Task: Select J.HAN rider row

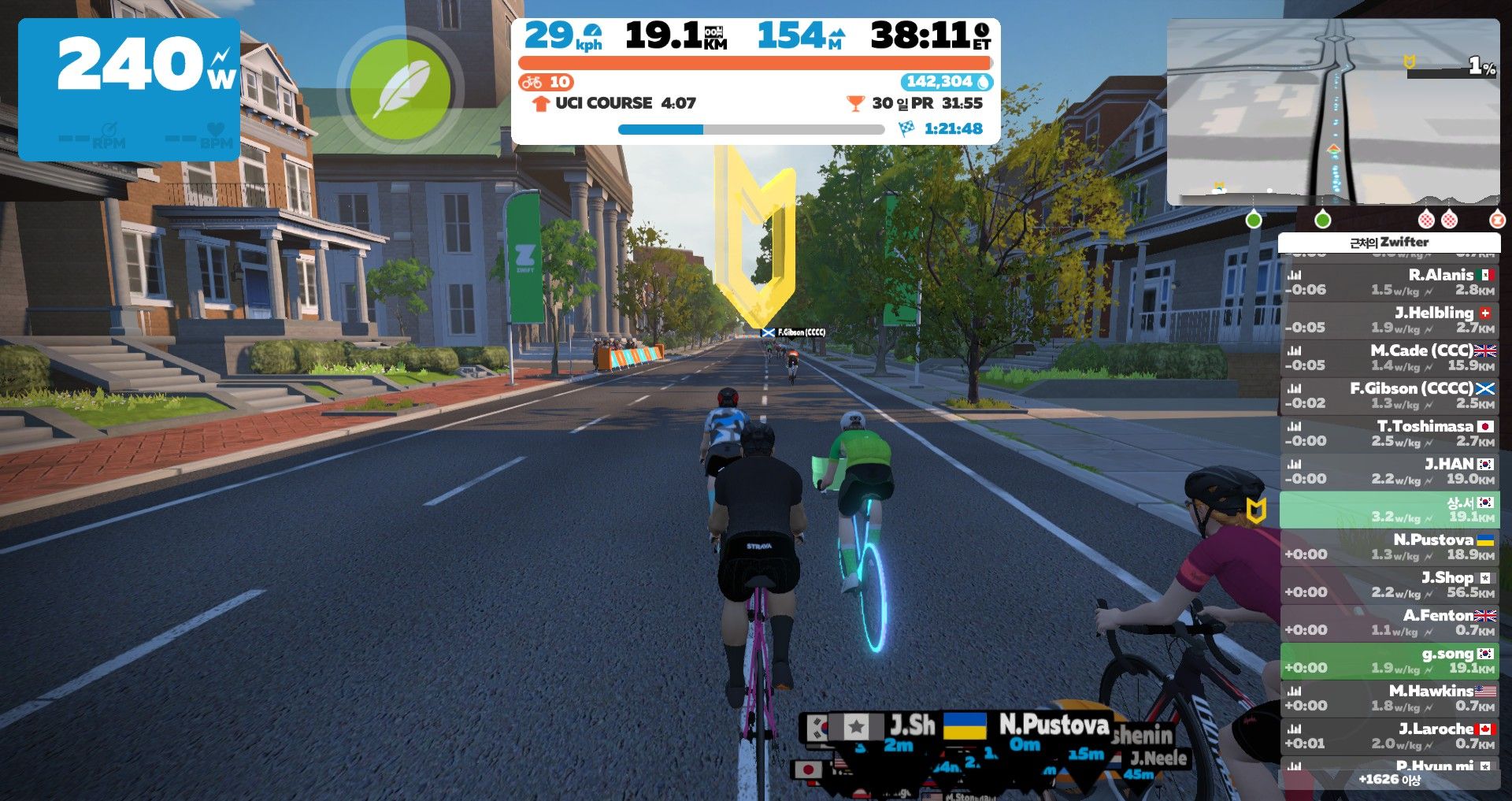Action: pos(1390,471)
